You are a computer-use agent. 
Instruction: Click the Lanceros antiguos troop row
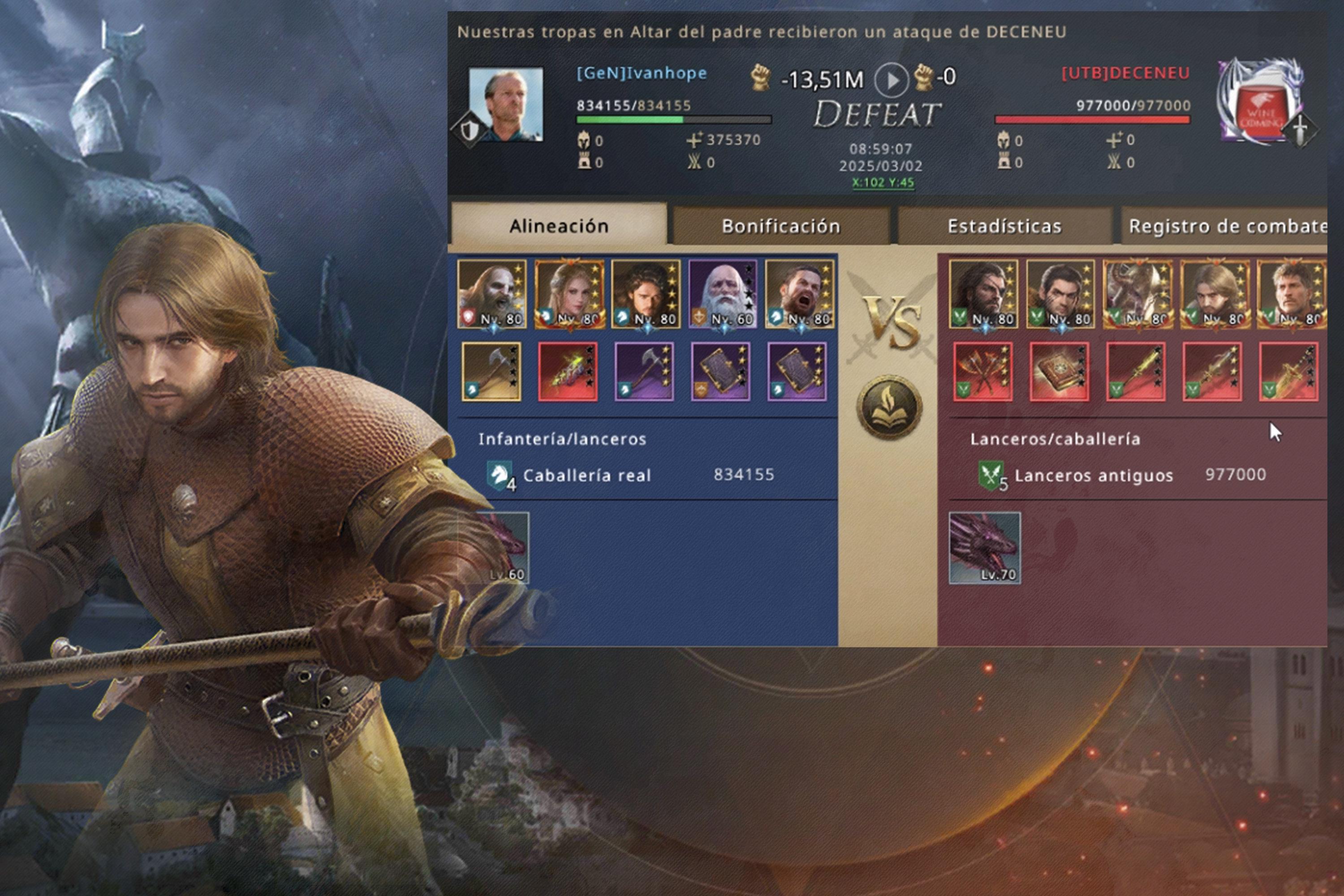(x=1120, y=475)
